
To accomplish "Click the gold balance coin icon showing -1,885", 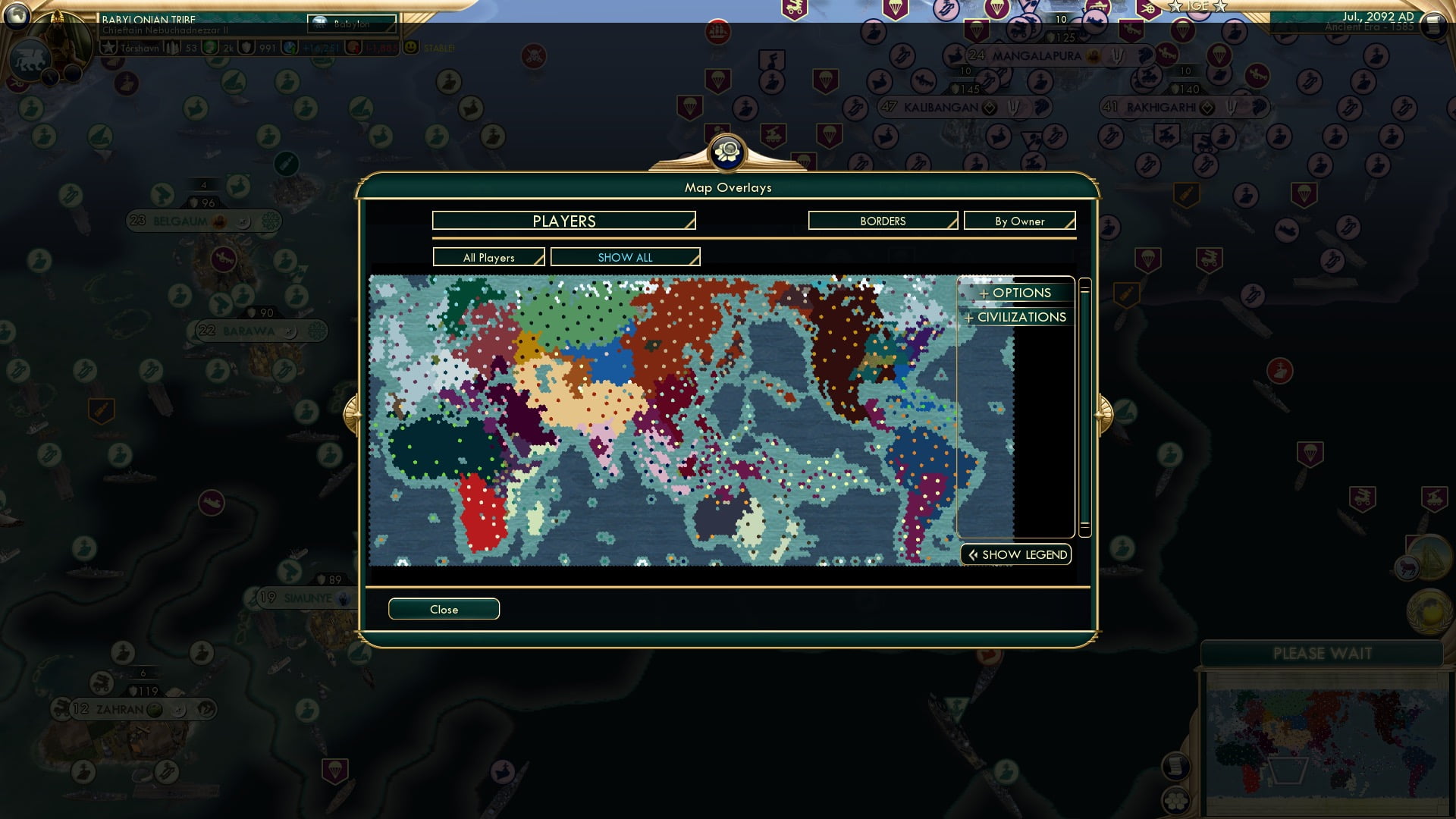I will point(353,47).
